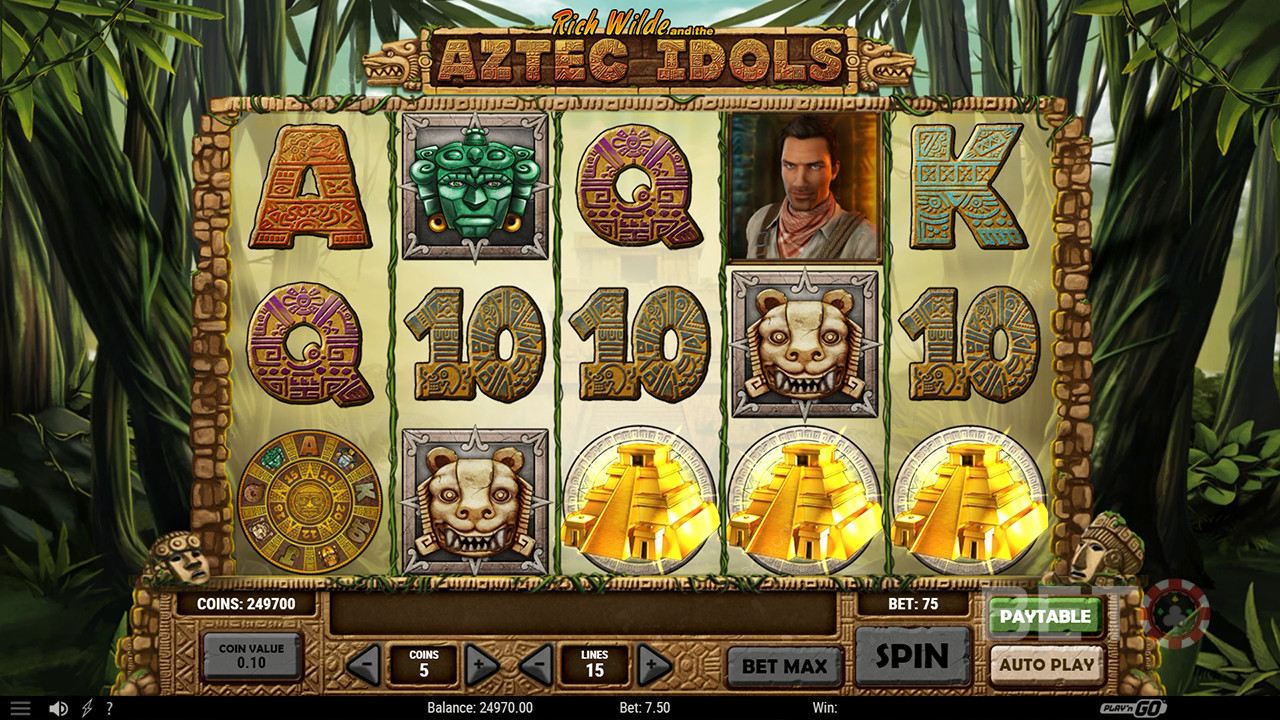The width and height of the screenshot is (1280, 720).
Task: Spin the slot reels
Action: point(912,657)
